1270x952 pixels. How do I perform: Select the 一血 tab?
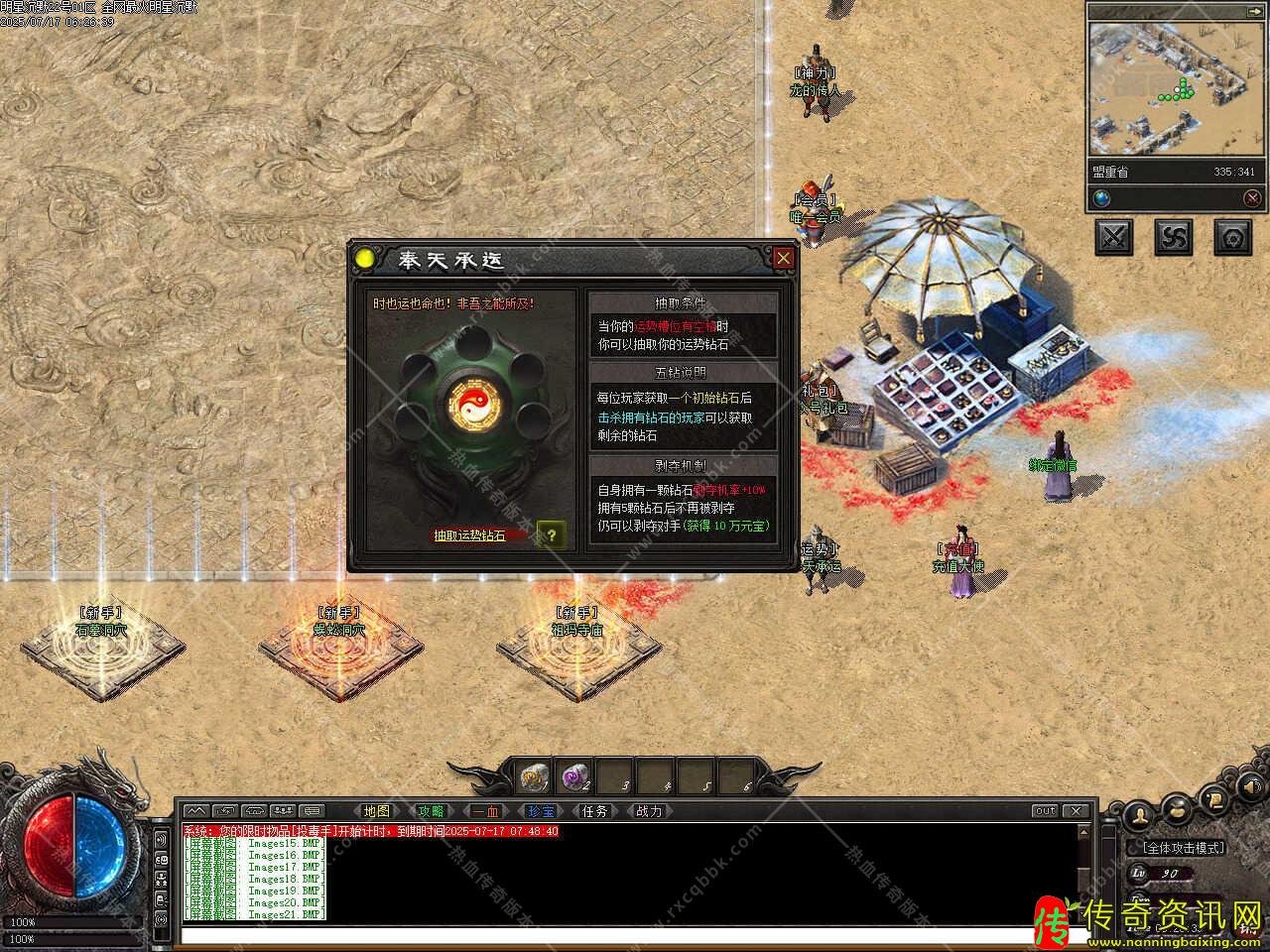(x=485, y=811)
